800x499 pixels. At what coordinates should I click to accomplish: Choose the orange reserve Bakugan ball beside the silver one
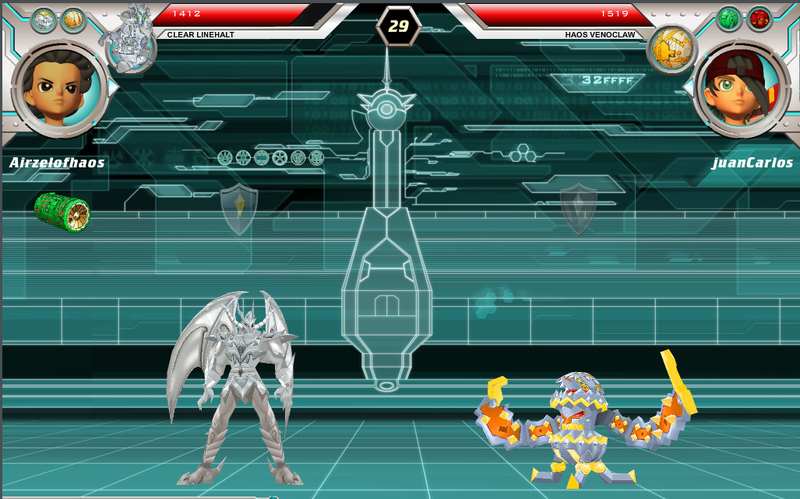(73, 19)
